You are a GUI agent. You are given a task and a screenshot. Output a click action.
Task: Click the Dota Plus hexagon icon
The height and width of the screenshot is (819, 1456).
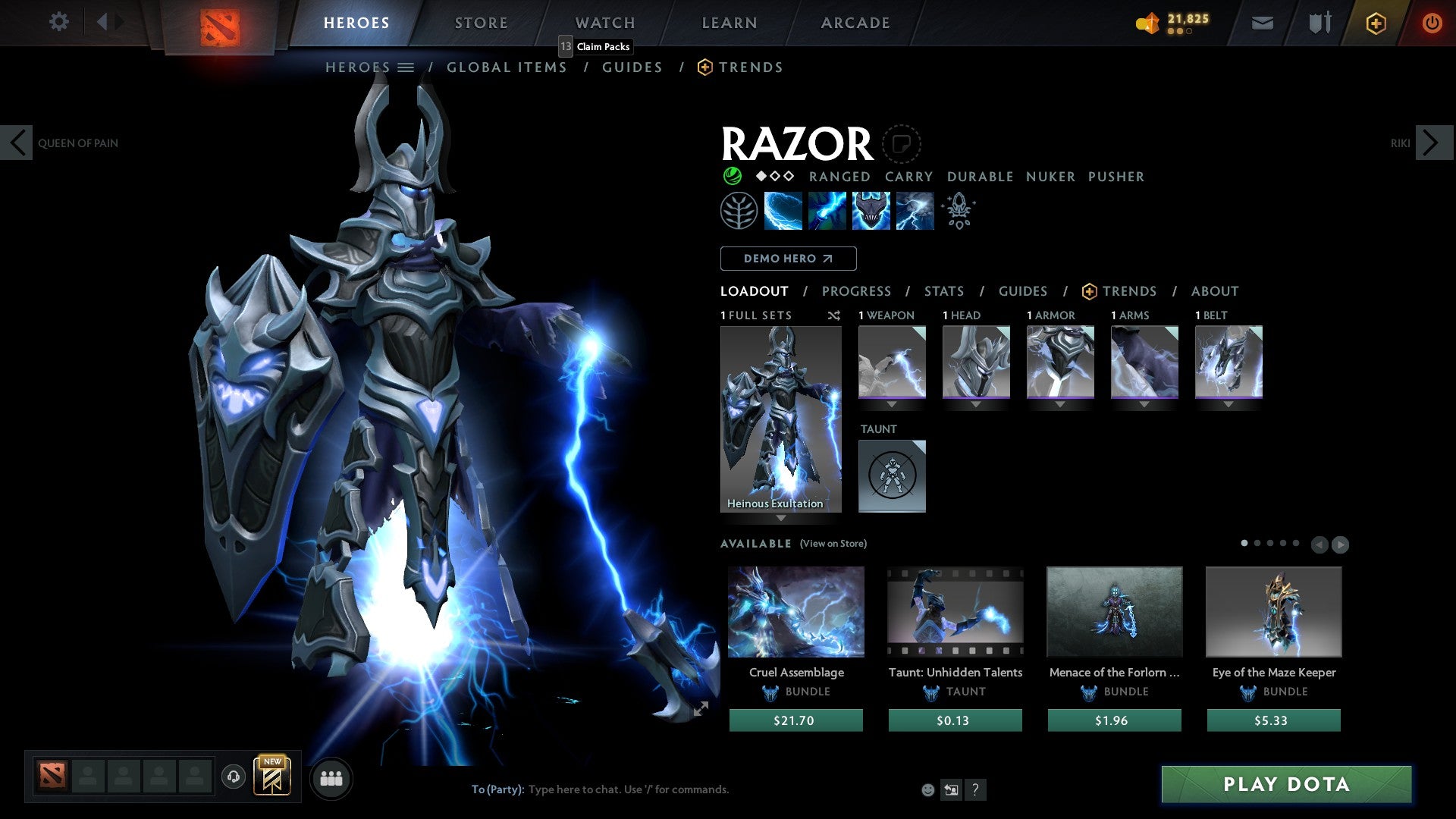[x=1375, y=23]
